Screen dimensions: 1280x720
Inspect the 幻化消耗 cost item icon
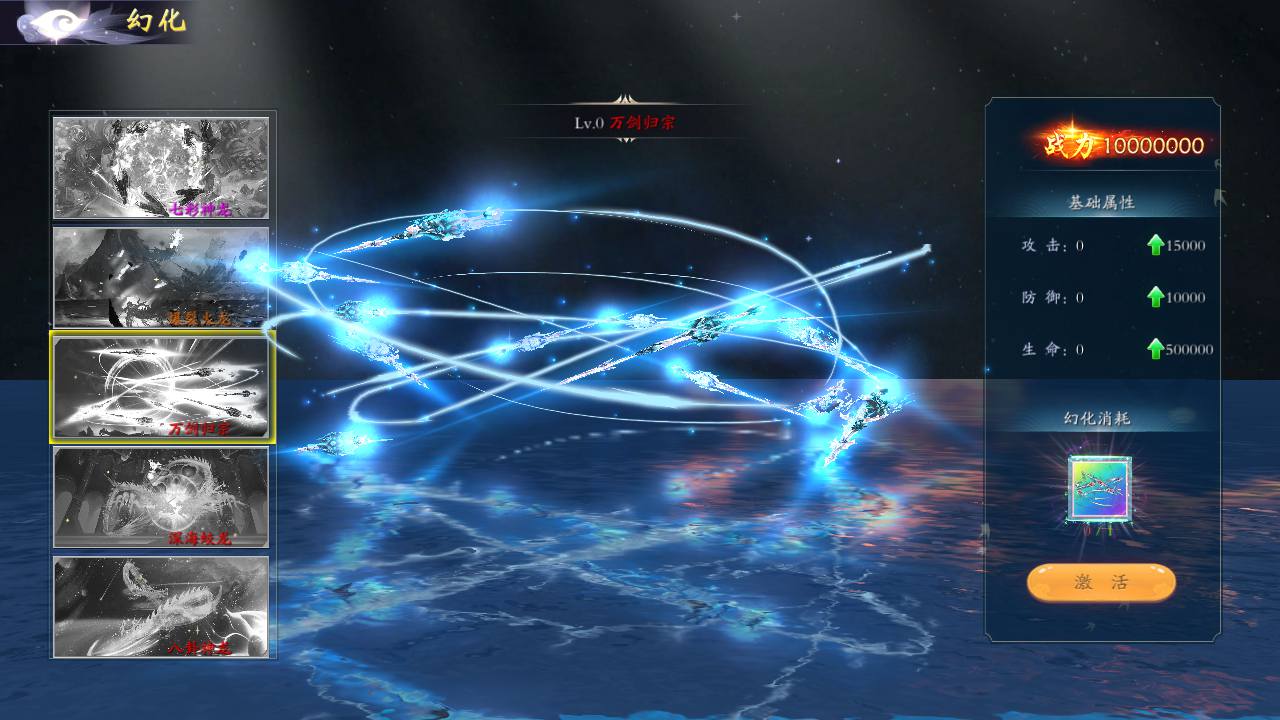coord(1100,489)
